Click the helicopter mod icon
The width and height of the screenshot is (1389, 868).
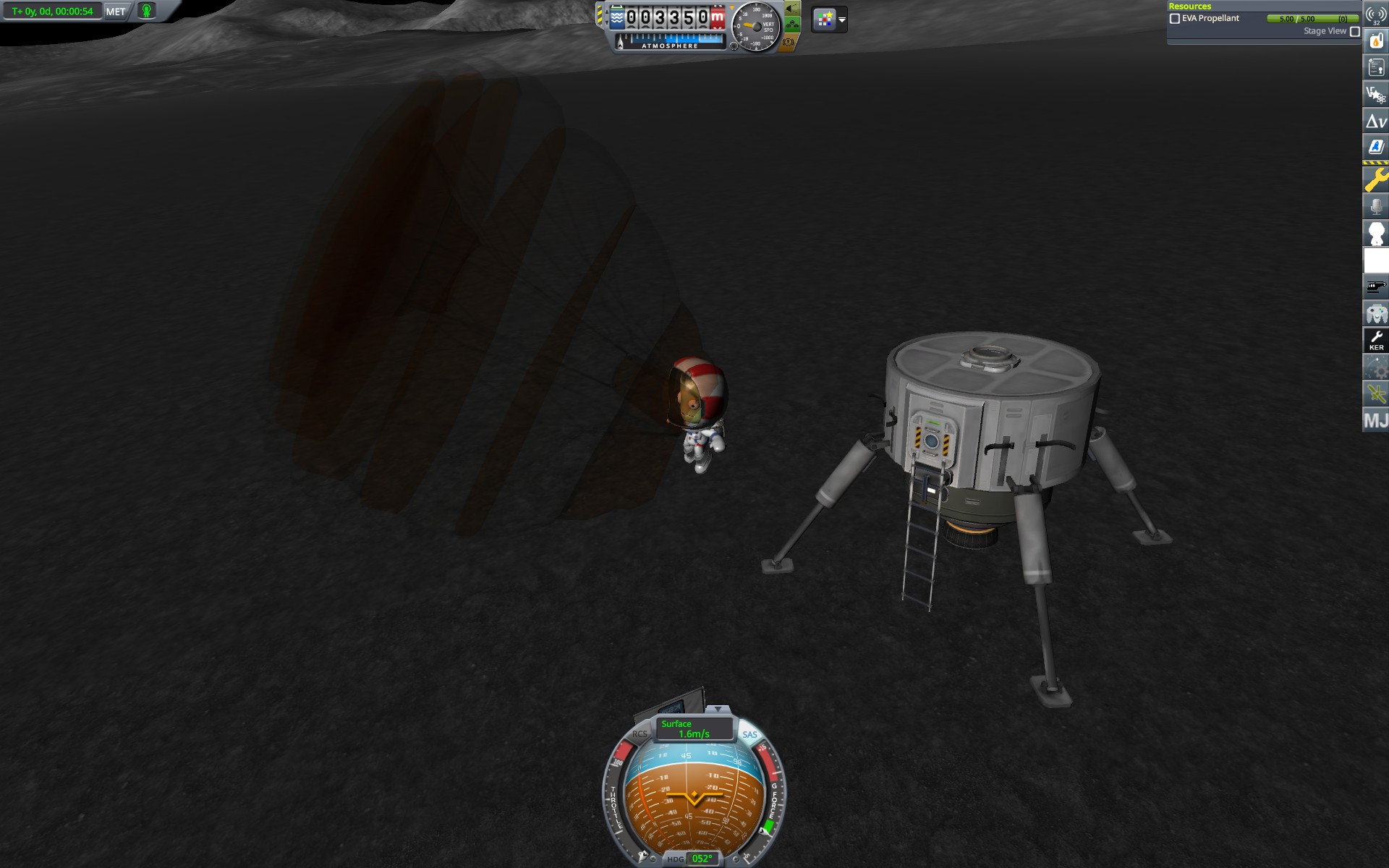[x=1376, y=286]
